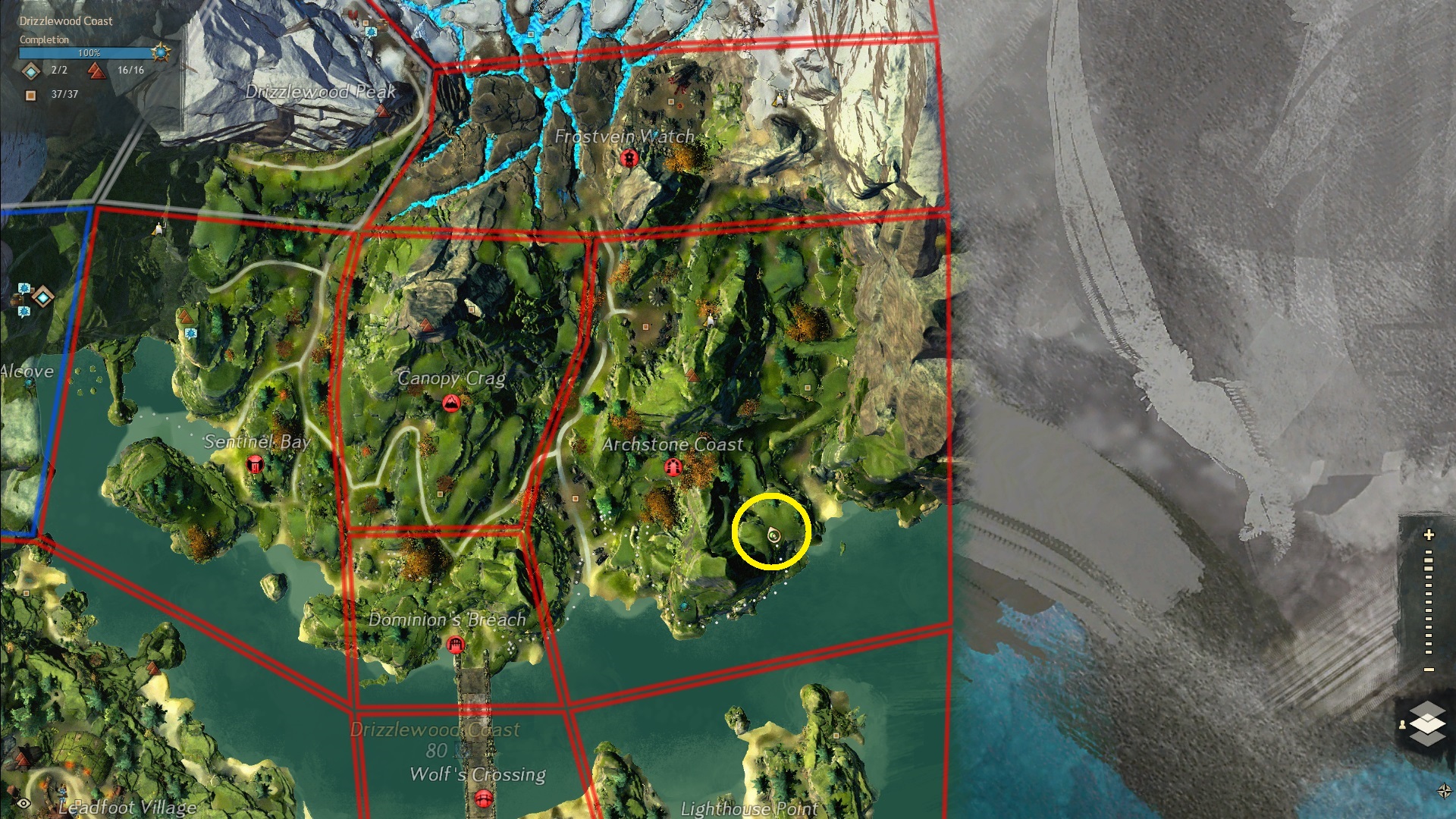Click the compass rose icon

(x=1444, y=792)
